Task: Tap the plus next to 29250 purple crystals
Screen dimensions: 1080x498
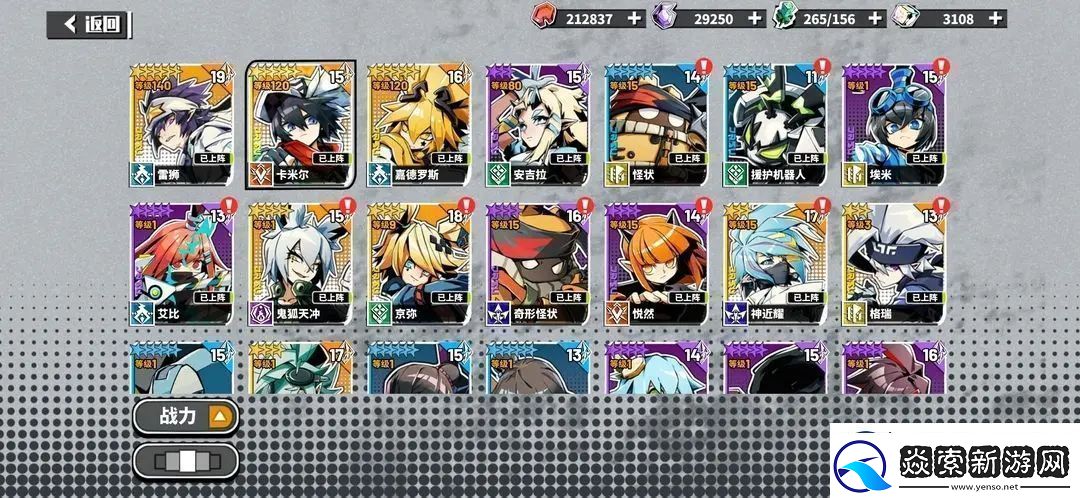Action: [x=755, y=18]
